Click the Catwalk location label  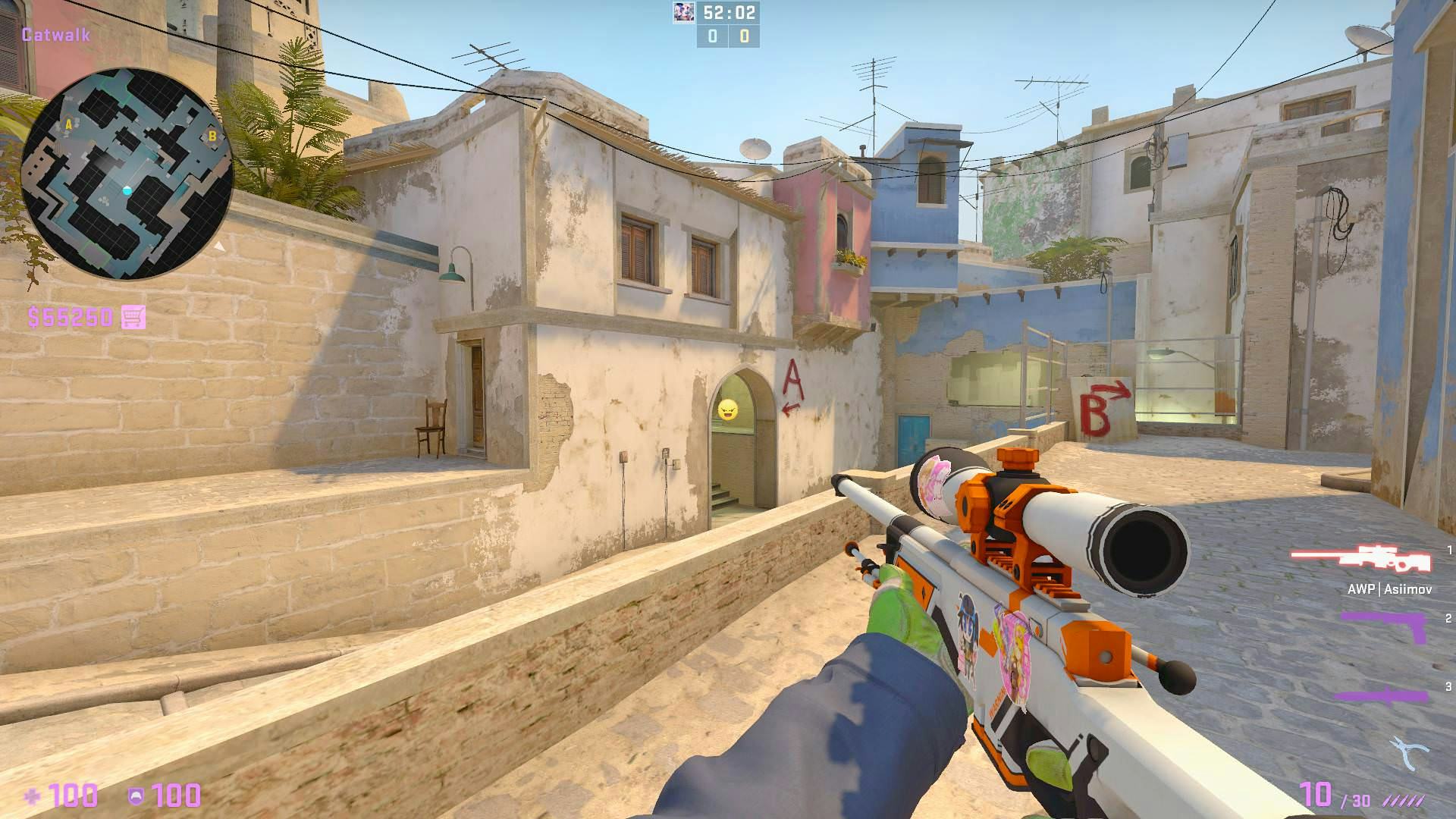pyautogui.click(x=55, y=35)
